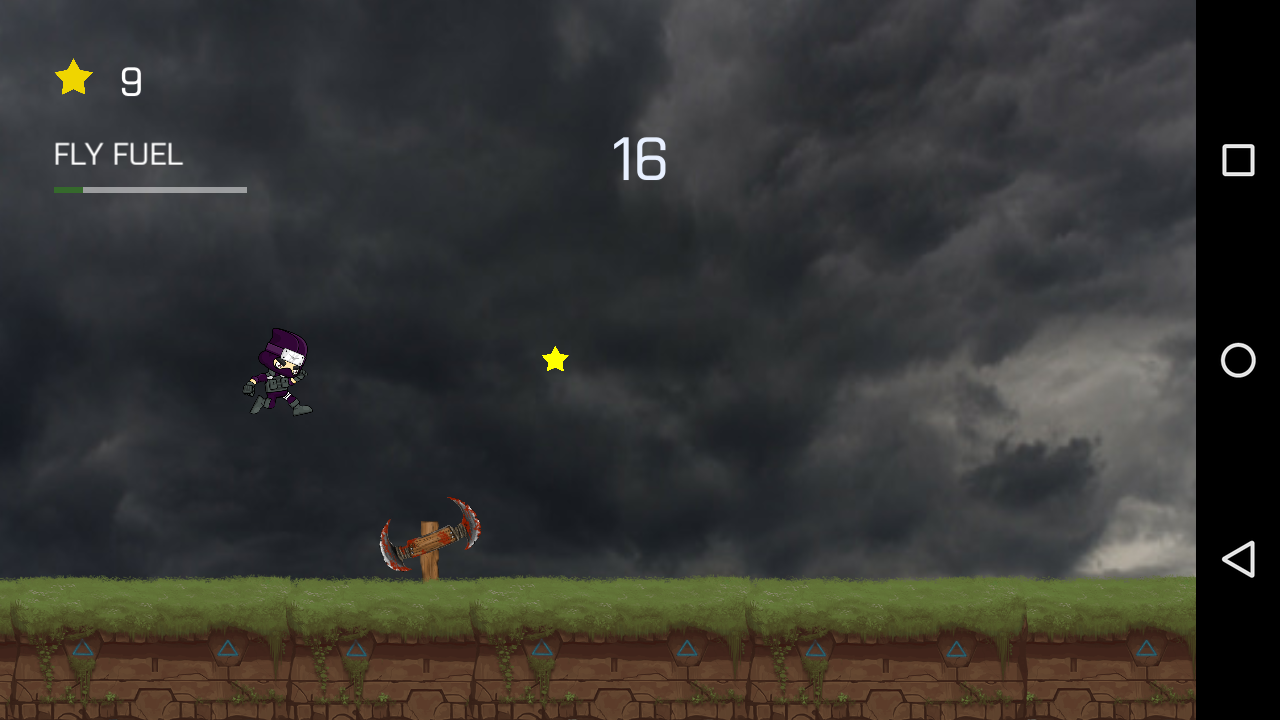The image size is (1280, 720).
Task: Click the rightmost blue triangle marker
Action: tap(1144, 648)
